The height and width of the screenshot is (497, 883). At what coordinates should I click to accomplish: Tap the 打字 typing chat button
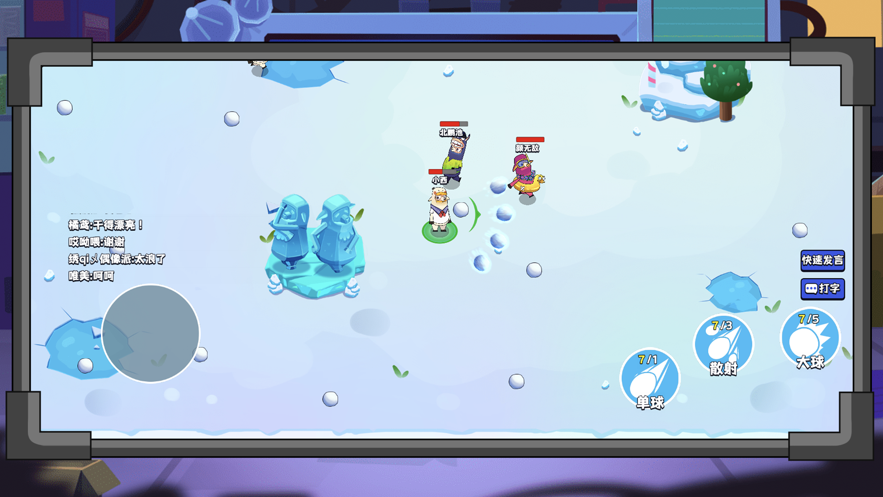[x=822, y=289]
